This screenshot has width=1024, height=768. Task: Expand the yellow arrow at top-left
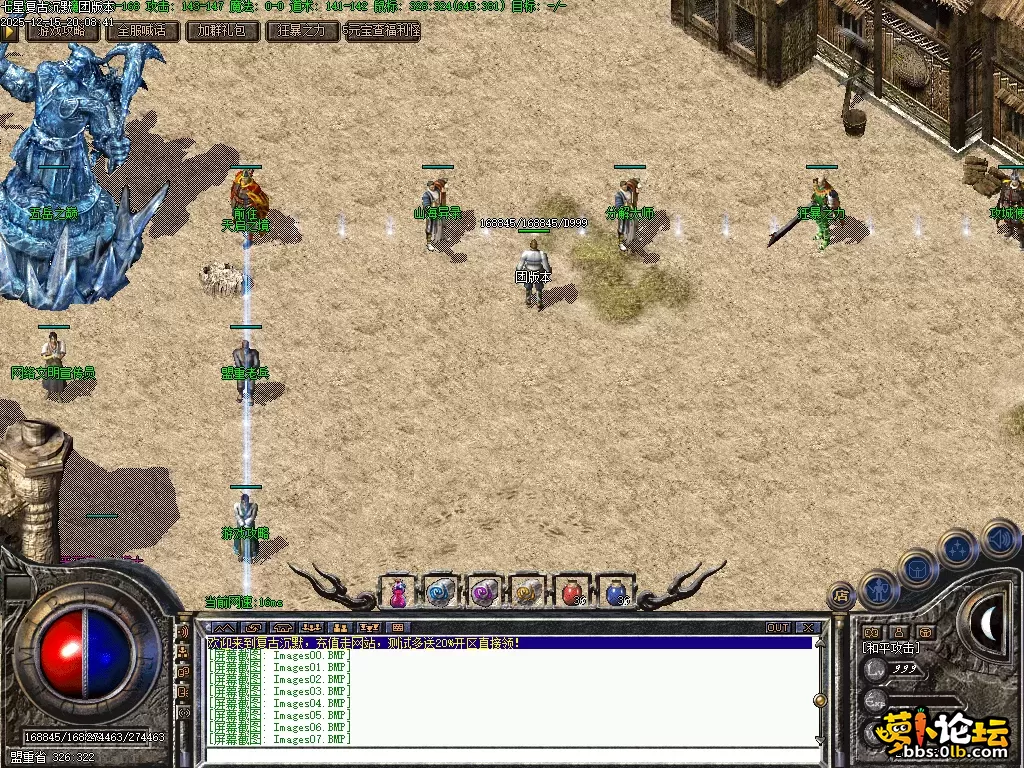pos(10,31)
